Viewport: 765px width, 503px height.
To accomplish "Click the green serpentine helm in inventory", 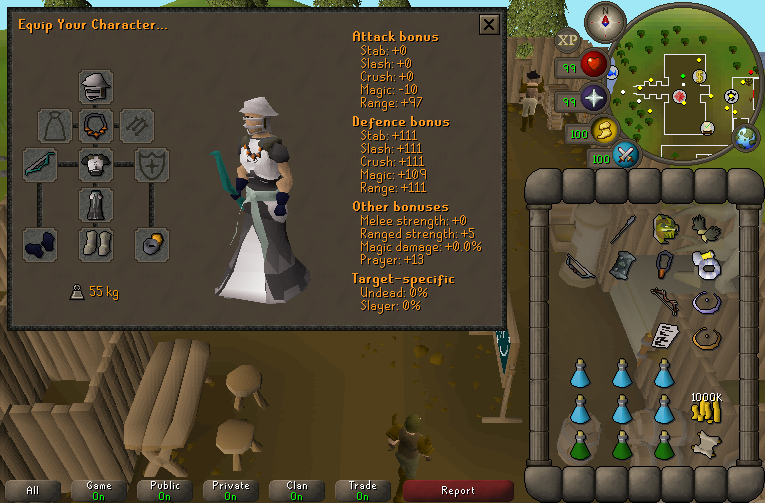I will pyautogui.click(x=664, y=228).
